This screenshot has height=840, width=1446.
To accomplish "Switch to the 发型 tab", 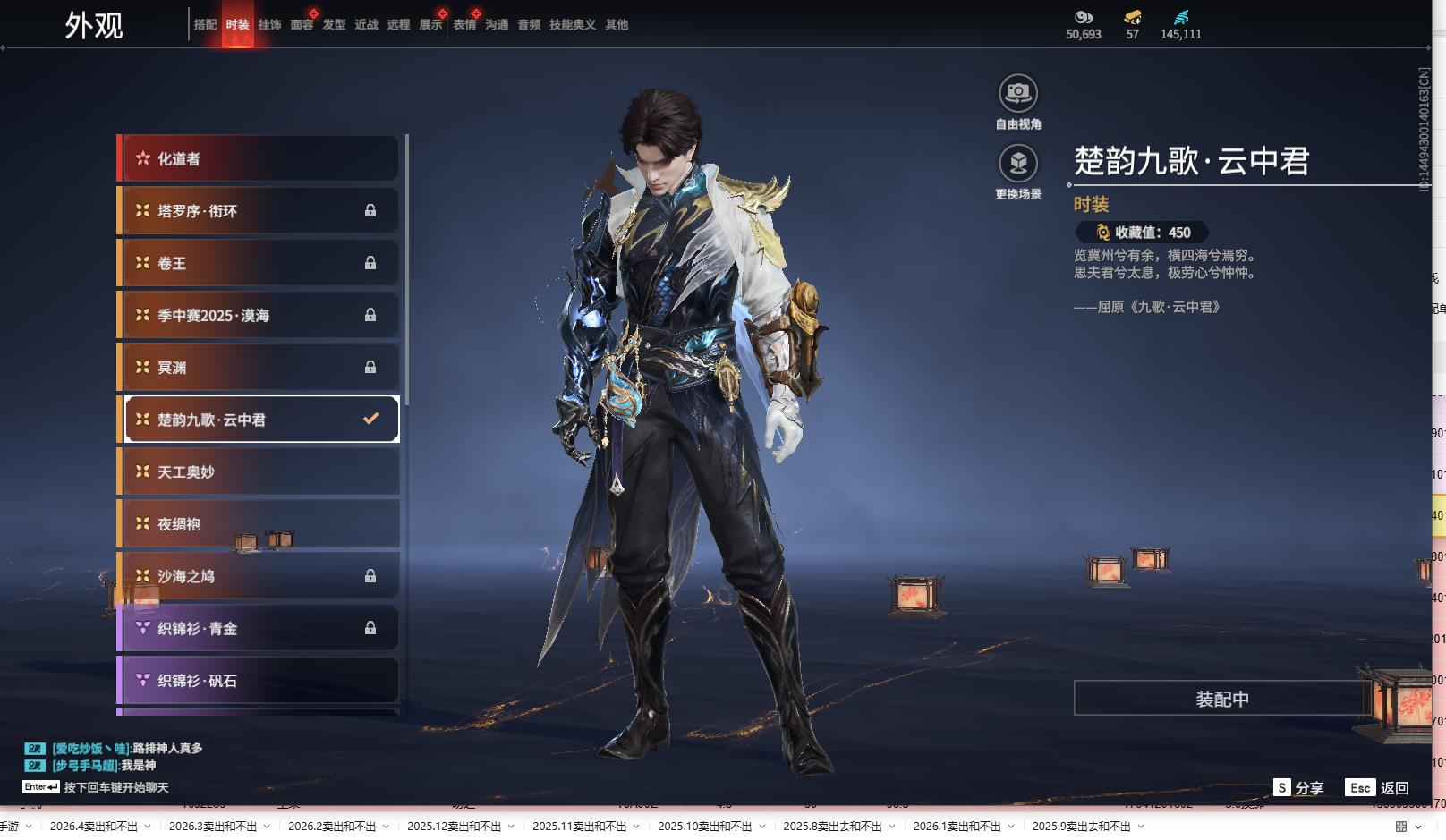I will (x=334, y=25).
